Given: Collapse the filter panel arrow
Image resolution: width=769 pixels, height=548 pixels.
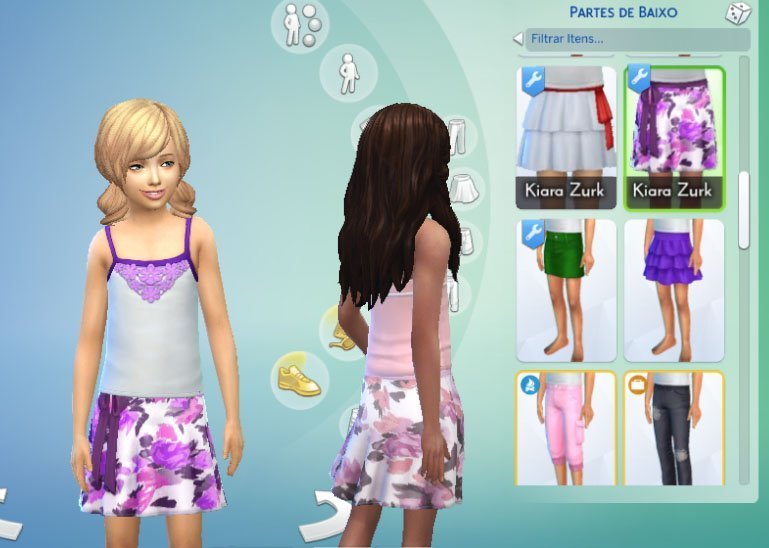Looking at the screenshot, I should [x=518, y=39].
